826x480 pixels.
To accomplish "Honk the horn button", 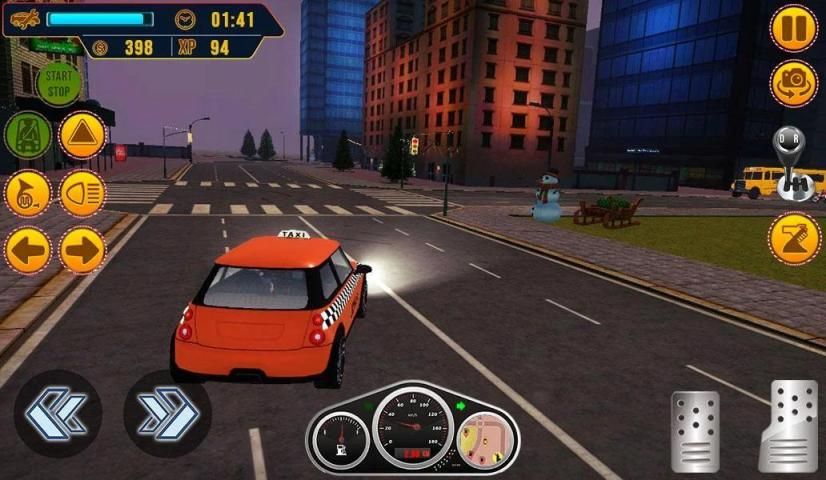I will [27, 193].
